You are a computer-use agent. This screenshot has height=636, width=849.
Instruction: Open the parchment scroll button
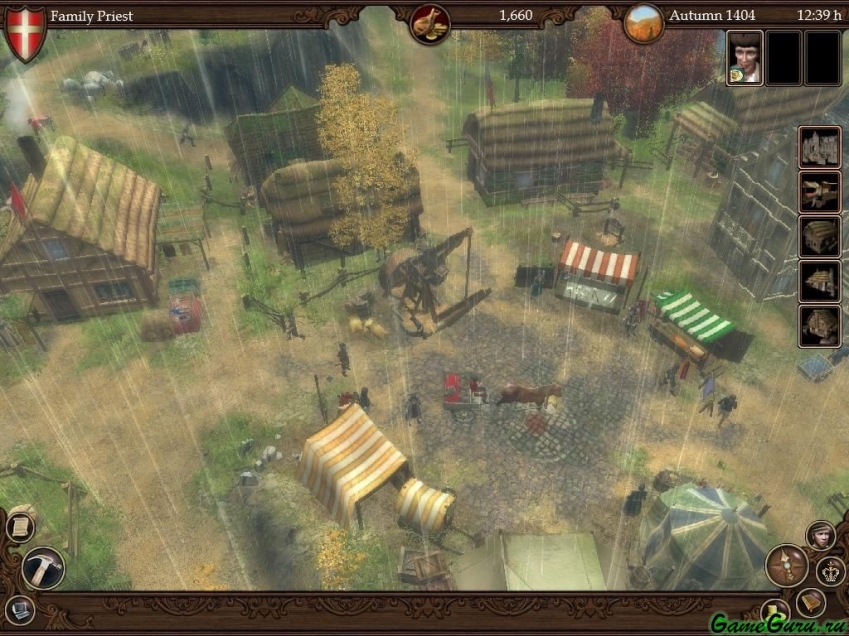click(20, 526)
